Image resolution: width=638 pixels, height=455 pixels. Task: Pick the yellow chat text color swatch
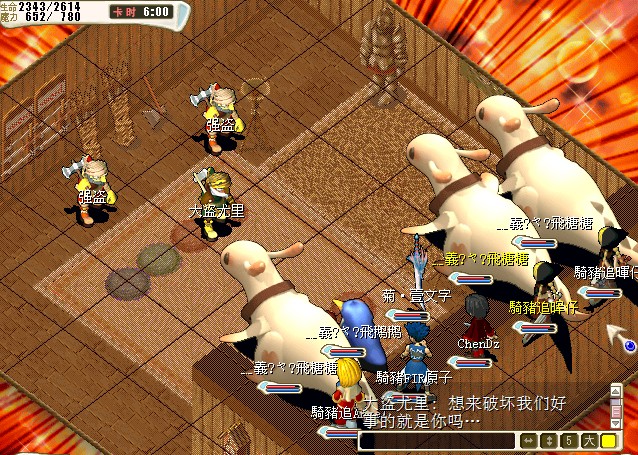pyautogui.click(x=609, y=441)
